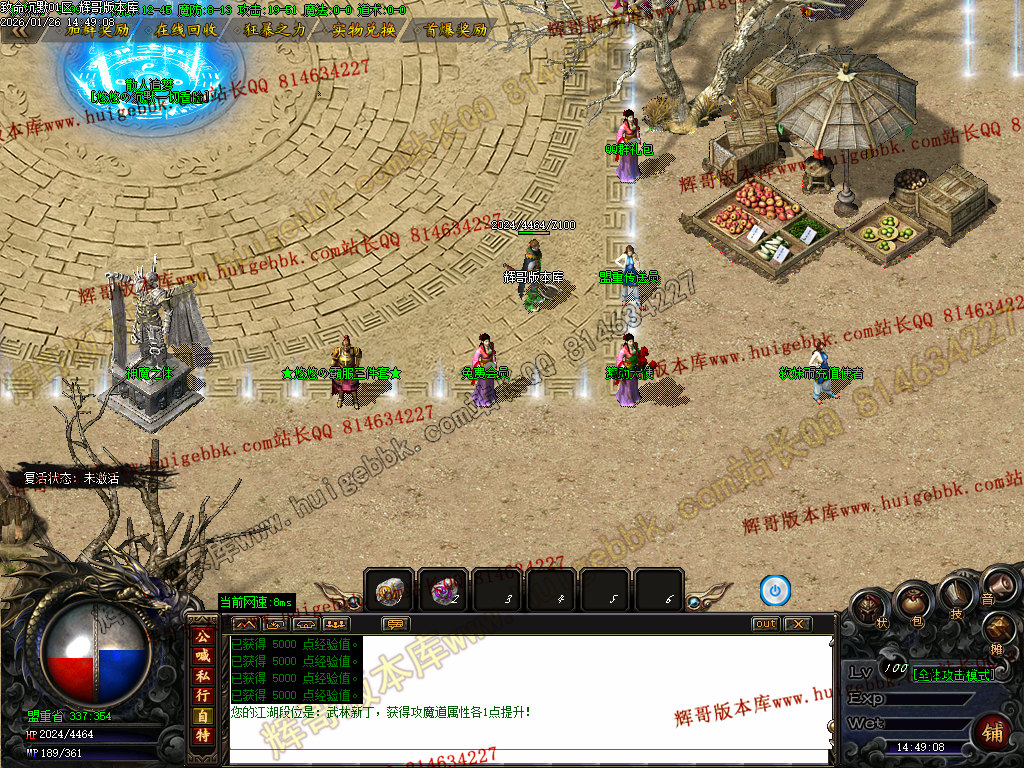Click the chat panel's 'out' button
Screen dimensions: 1024x768
(x=765, y=624)
